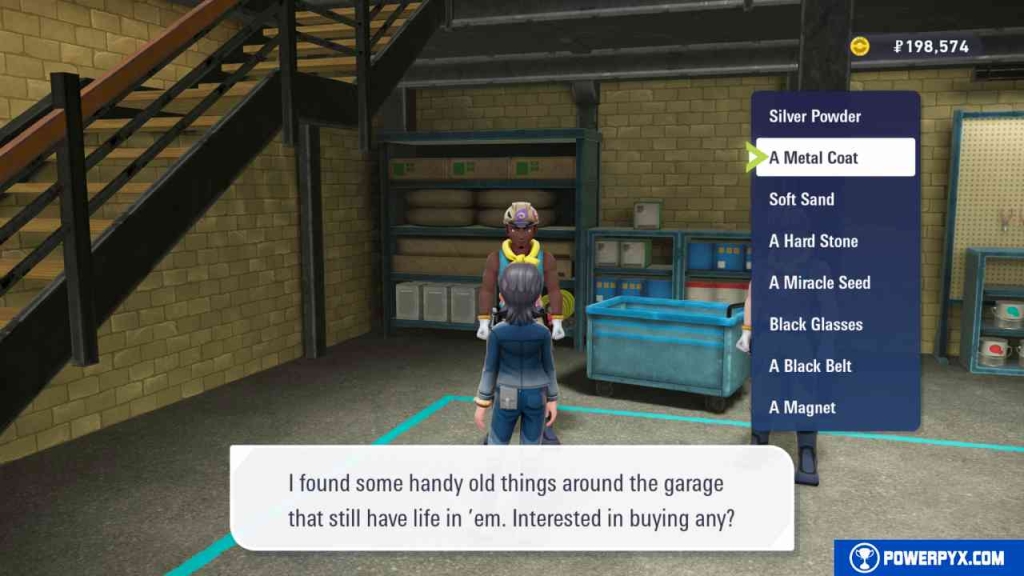This screenshot has height=576, width=1024.
Task: Choose A Miracle Seed item
Action: (x=819, y=283)
